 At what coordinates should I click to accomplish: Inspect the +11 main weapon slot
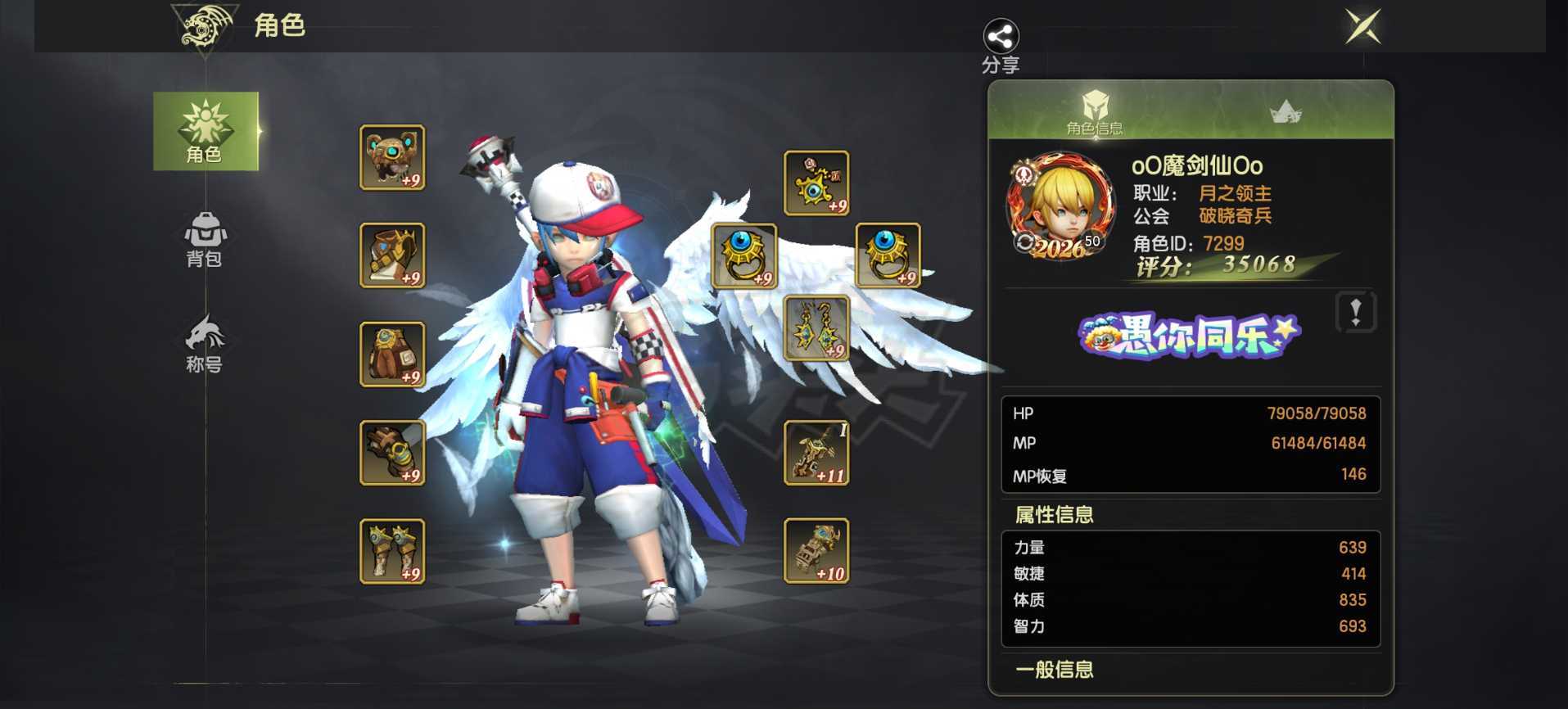coord(816,453)
